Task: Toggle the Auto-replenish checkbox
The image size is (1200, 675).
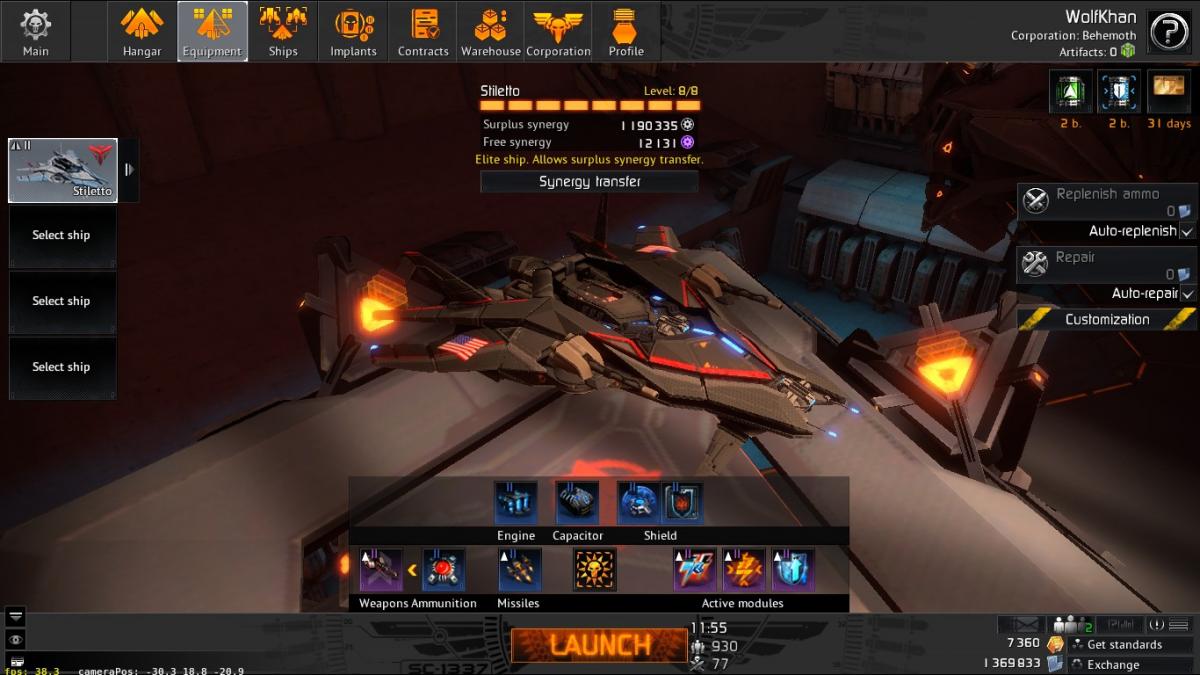Action: (1187, 231)
